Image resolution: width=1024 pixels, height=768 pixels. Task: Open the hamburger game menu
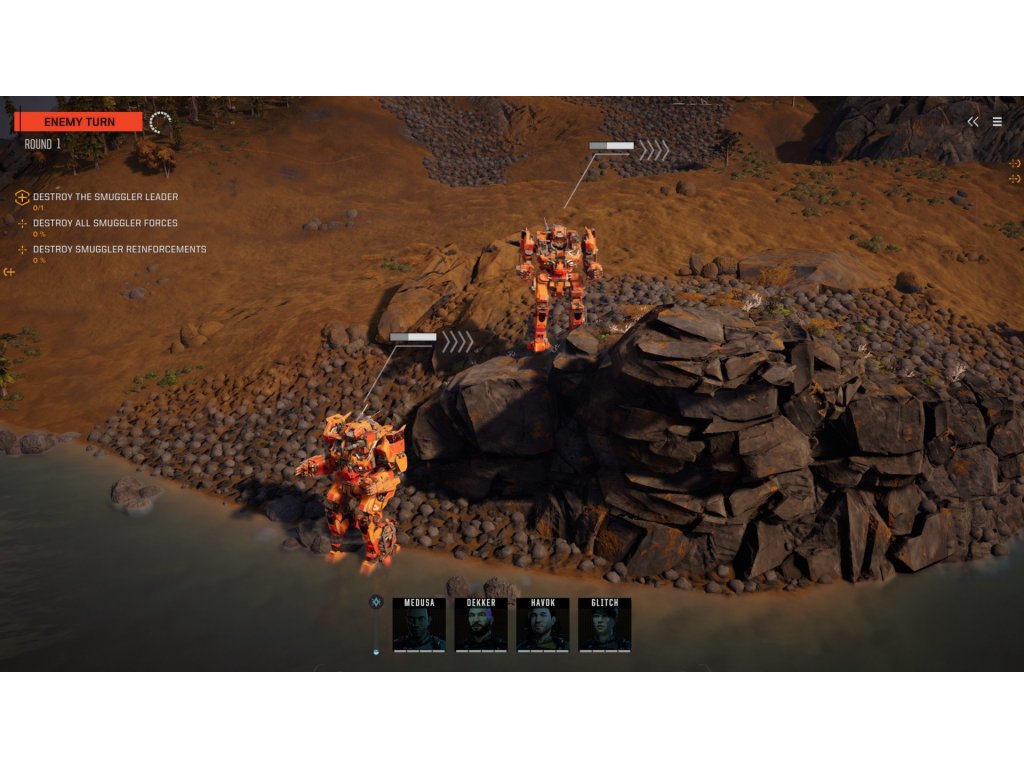[x=997, y=122]
